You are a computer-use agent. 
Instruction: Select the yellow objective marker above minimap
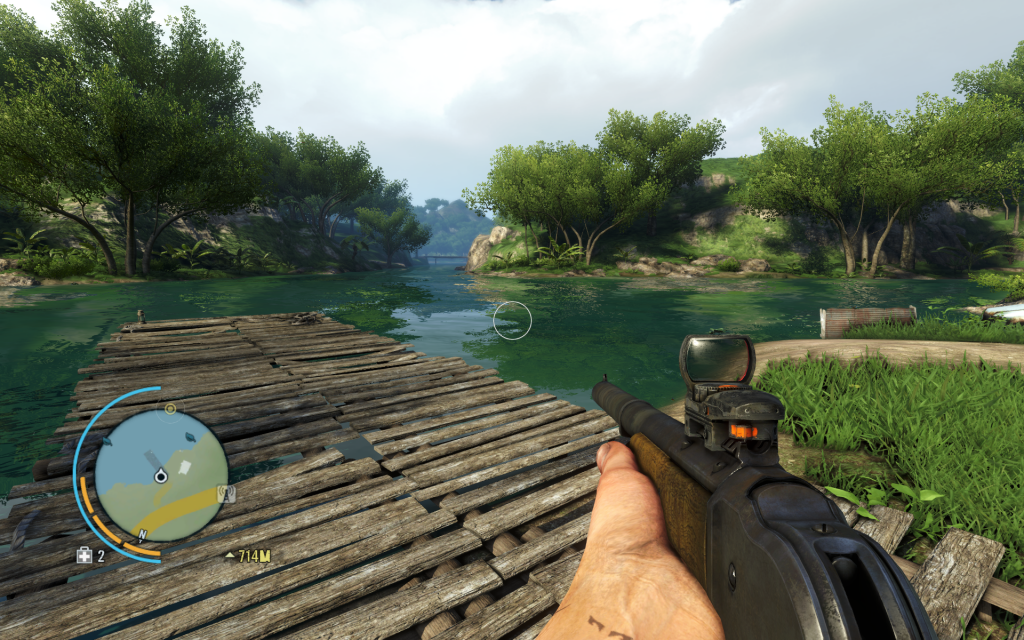click(x=170, y=409)
